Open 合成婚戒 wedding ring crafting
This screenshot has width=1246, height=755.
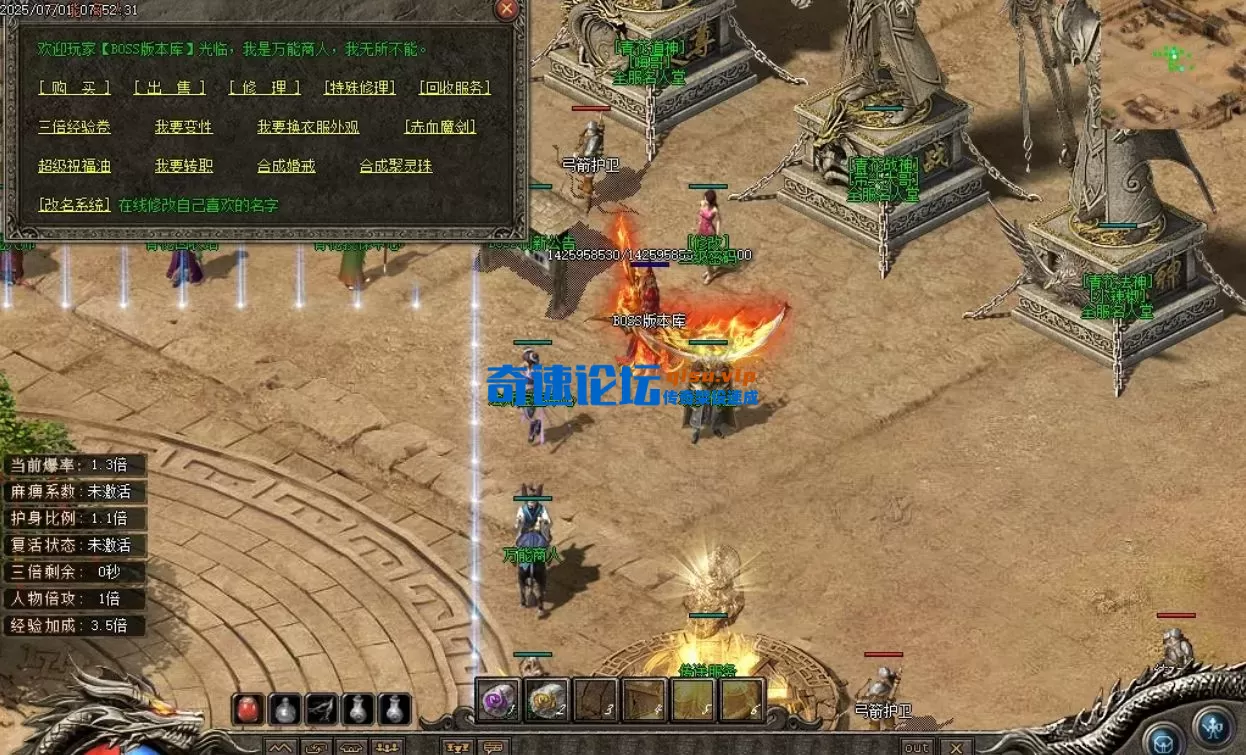pyautogui.click(x=286, y=166)
